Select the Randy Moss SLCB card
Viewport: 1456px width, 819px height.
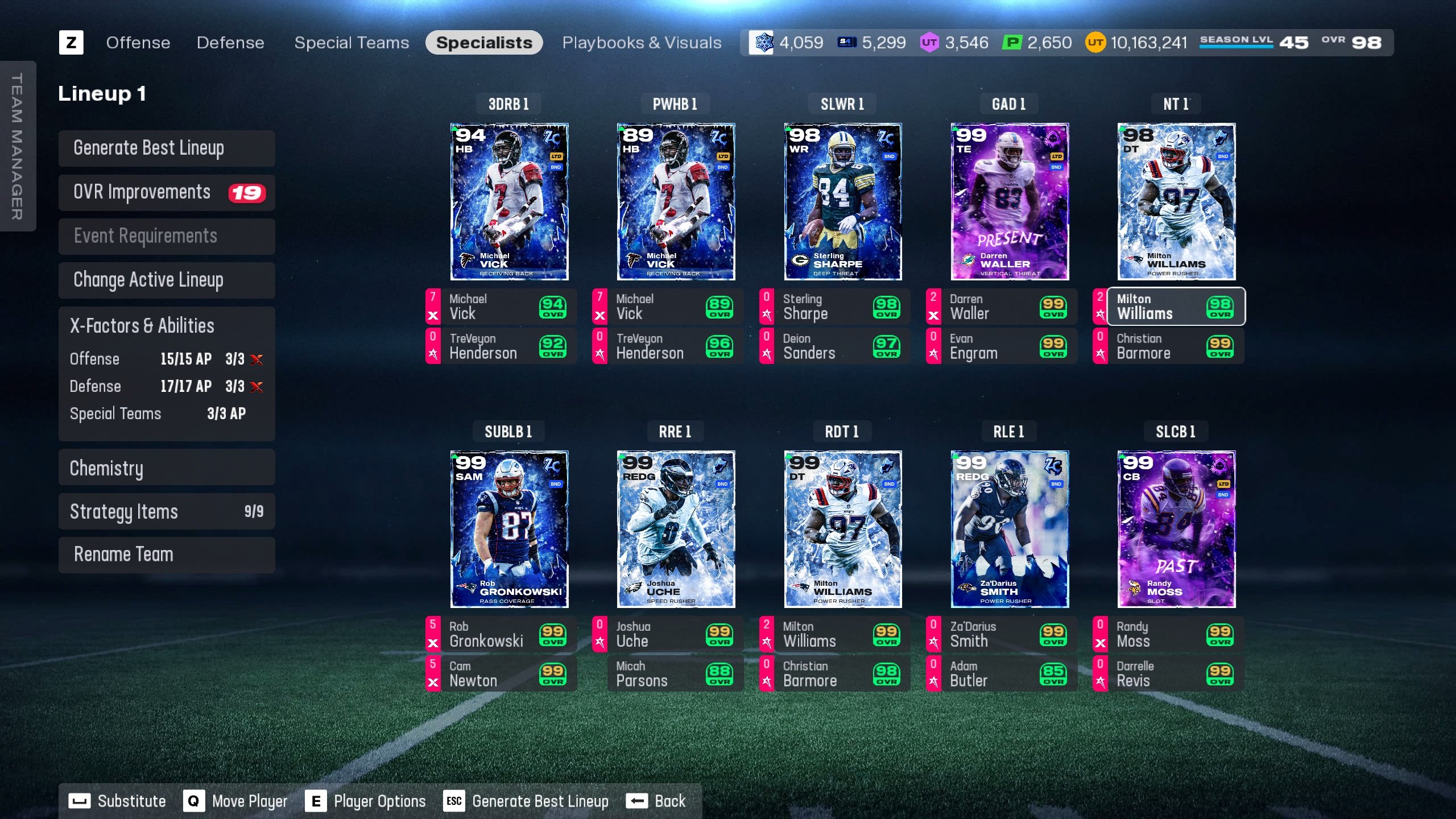(1176, 529)
